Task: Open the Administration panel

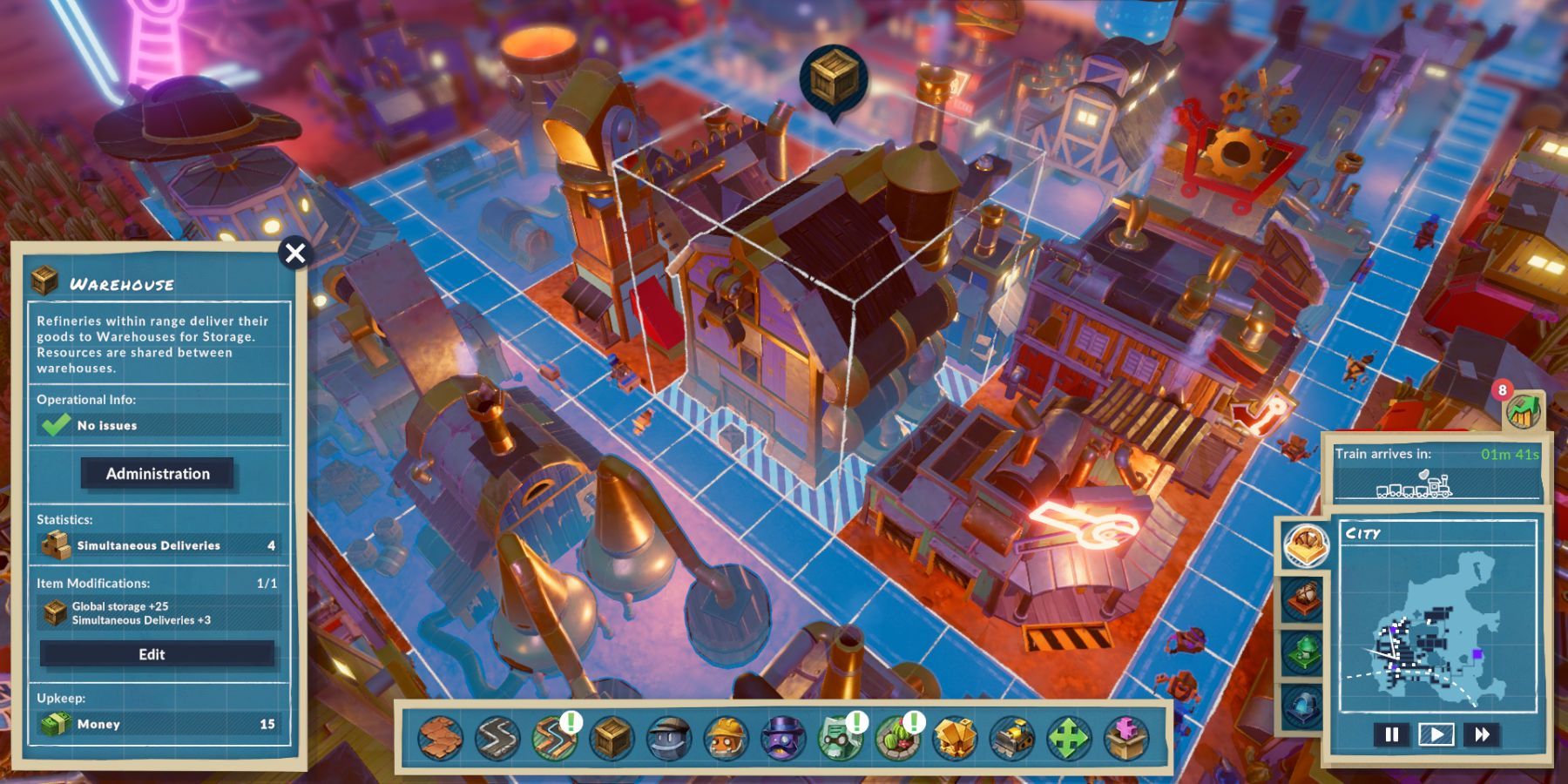Action: click(158, 473)
